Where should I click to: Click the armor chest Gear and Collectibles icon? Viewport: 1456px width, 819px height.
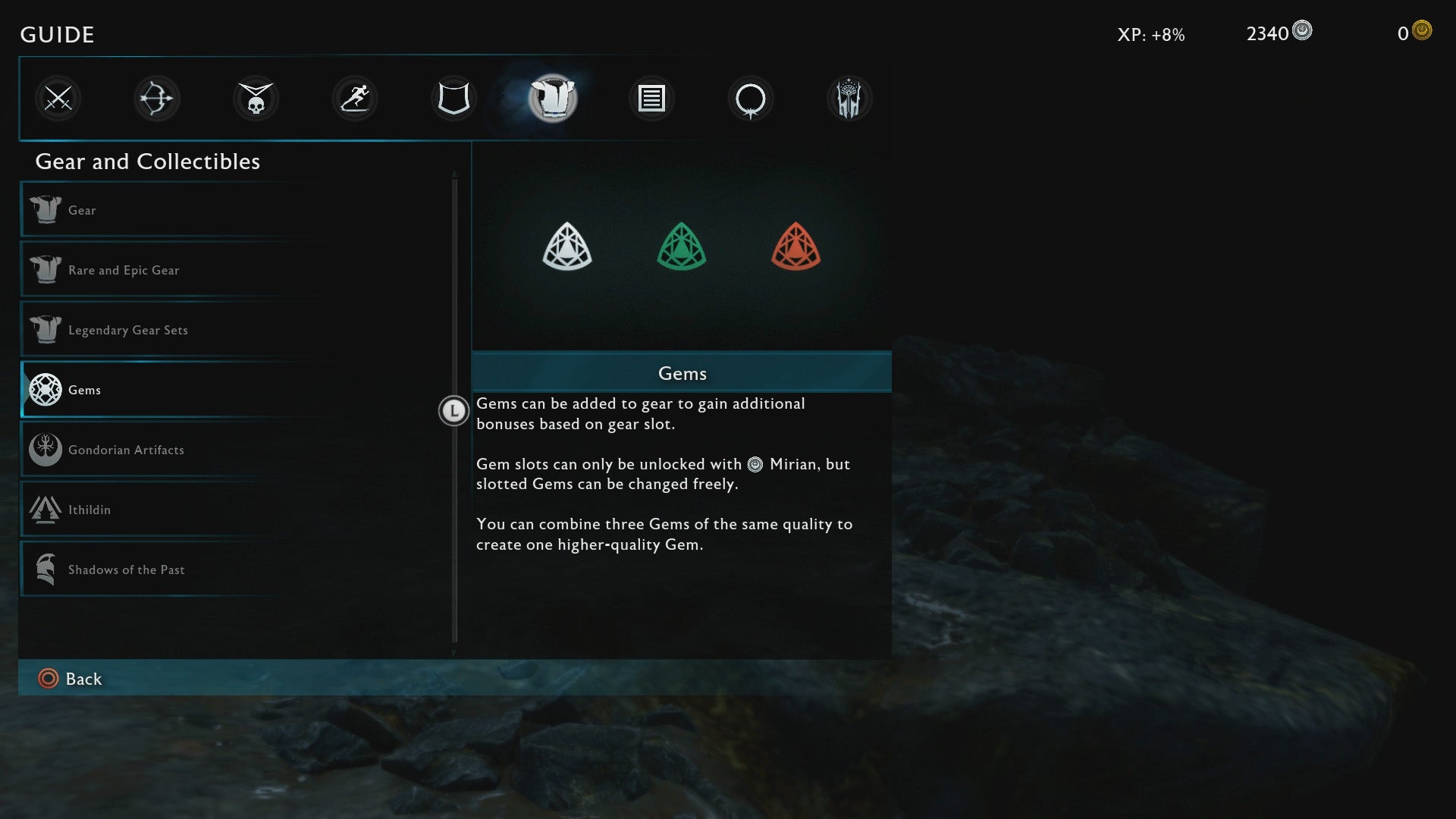click(552, 98)
